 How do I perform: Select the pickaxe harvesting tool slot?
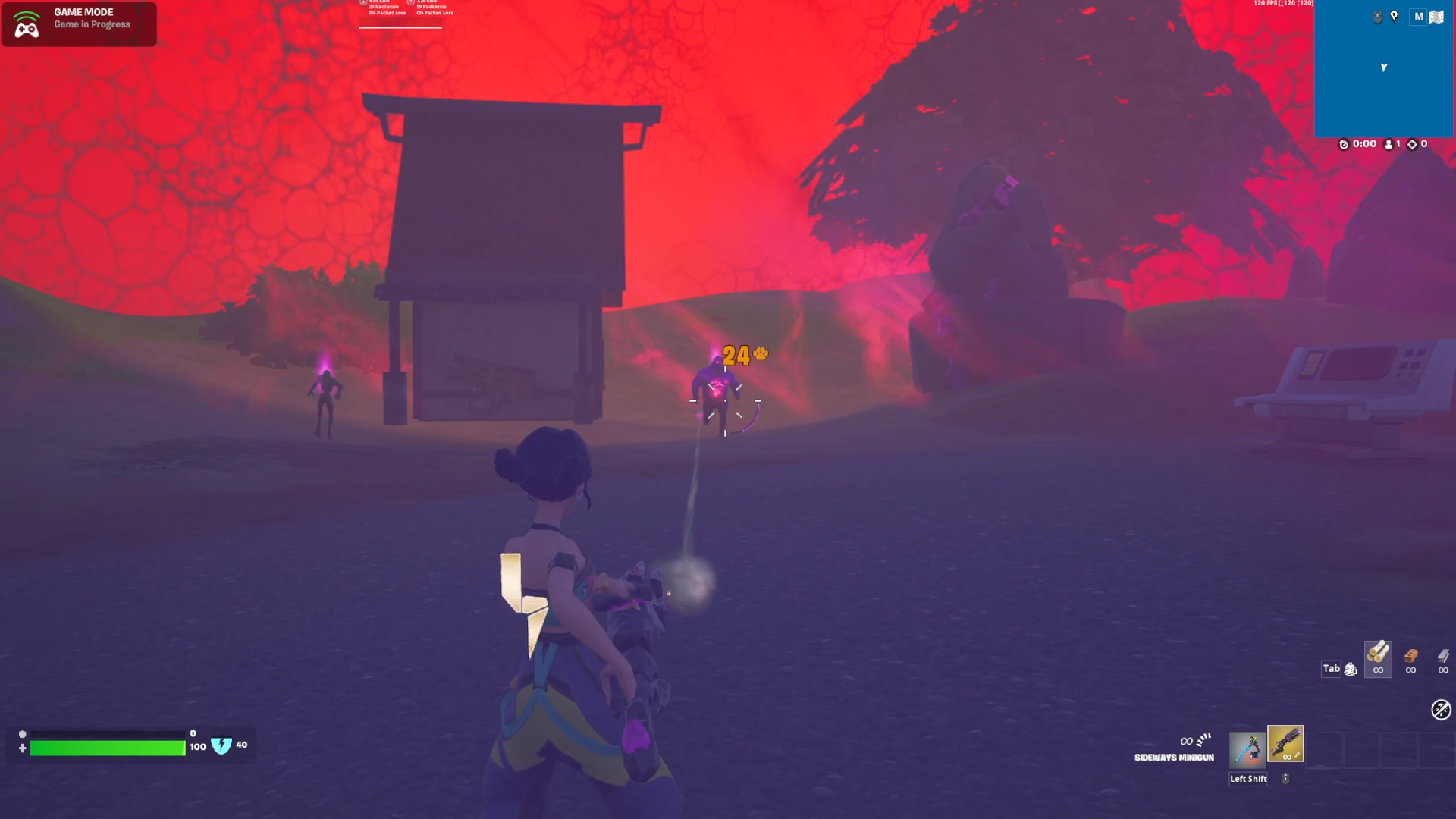pyautogui.click(x=1247, y=748)
